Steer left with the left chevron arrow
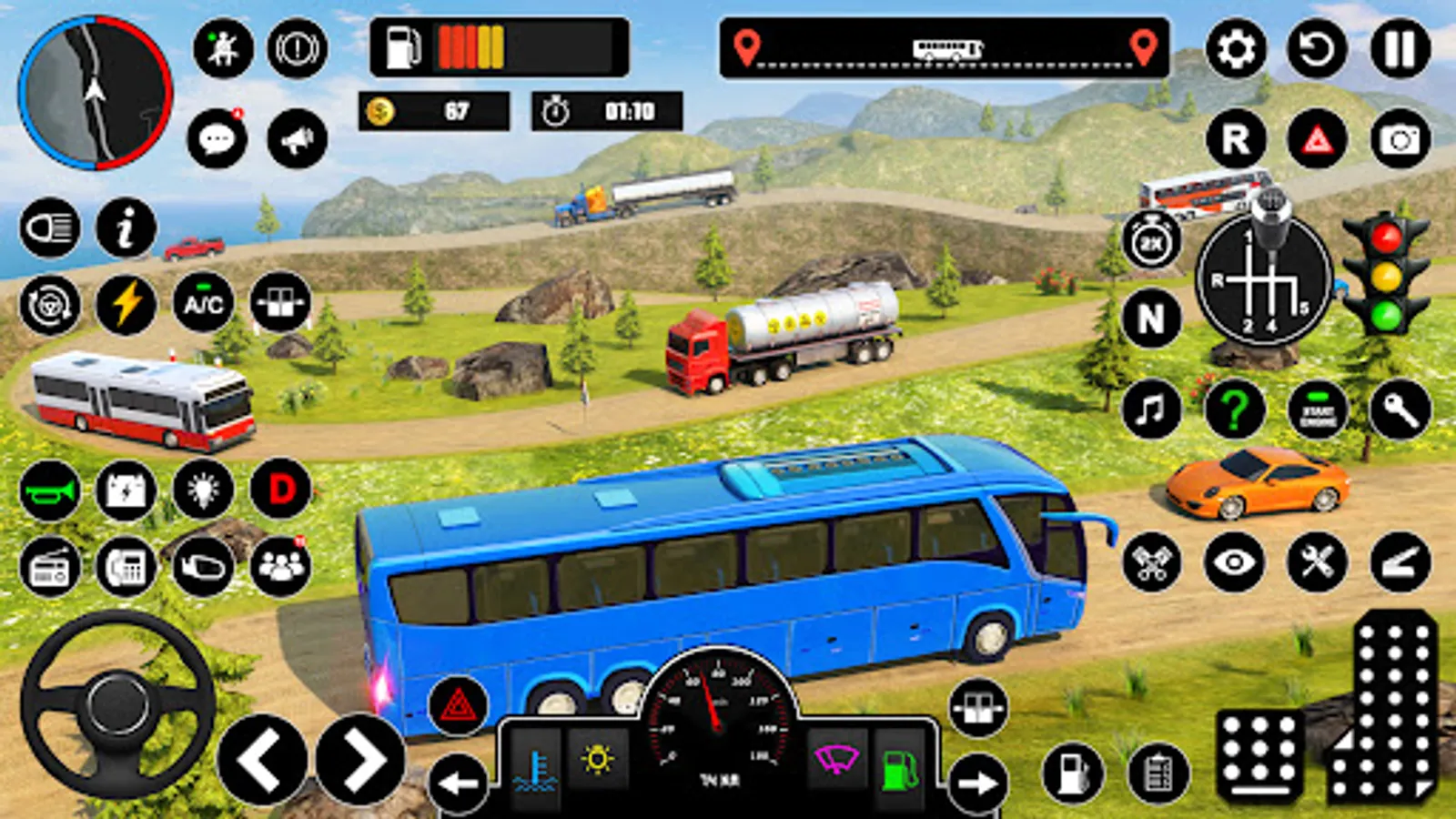Screen dimensions: 1456x819 pos(262,760)
